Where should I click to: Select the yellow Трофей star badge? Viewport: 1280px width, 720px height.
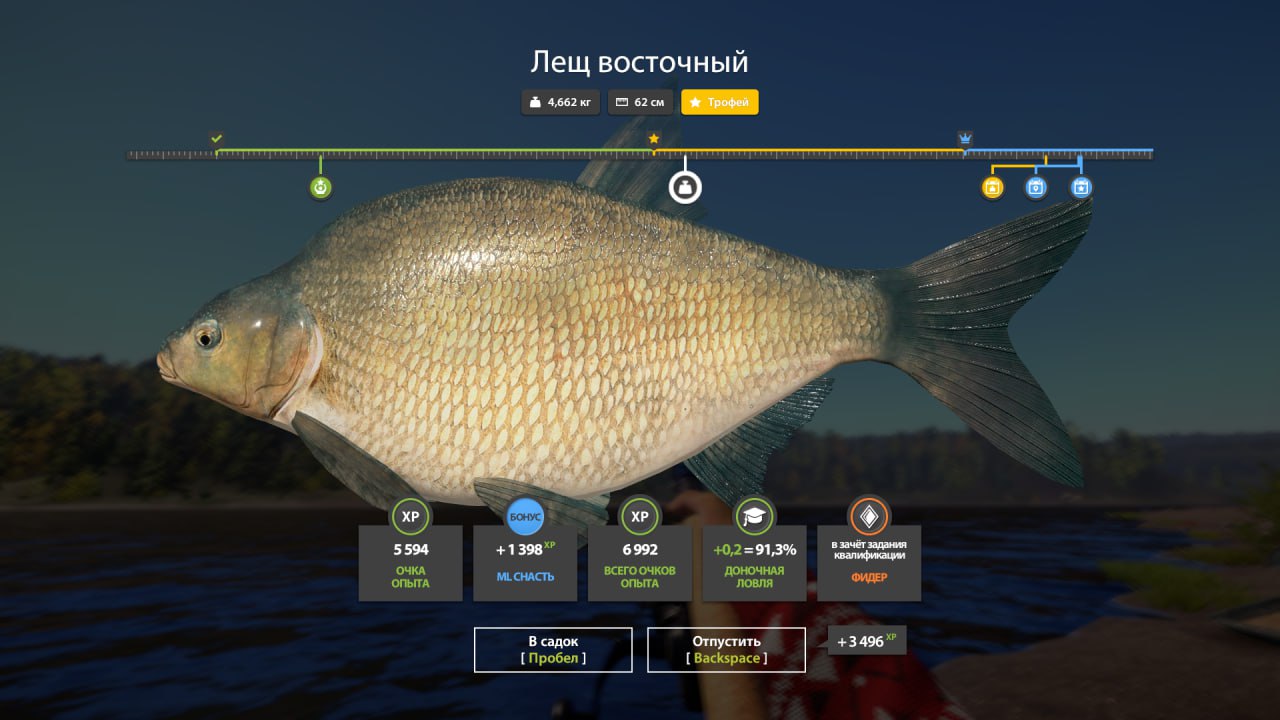(719, 102)
